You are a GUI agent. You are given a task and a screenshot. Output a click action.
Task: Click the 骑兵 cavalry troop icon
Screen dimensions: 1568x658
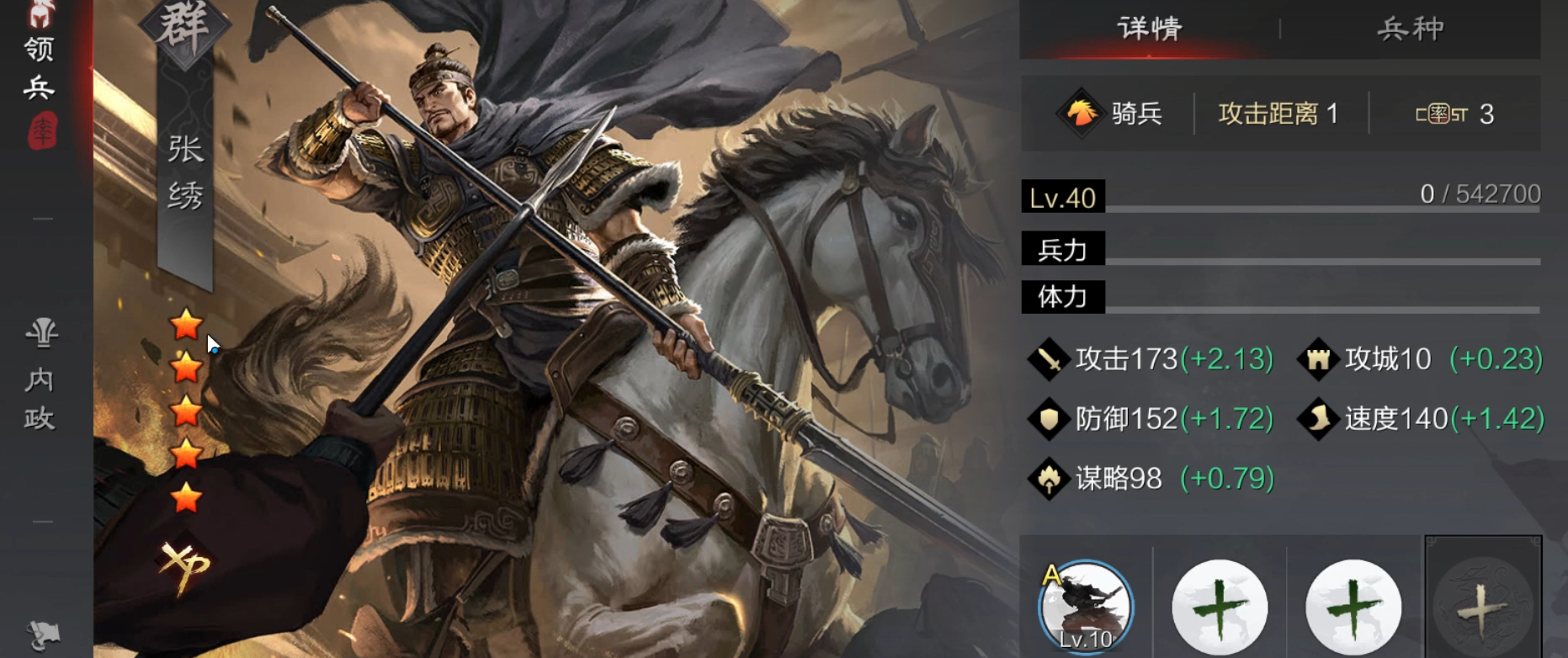1082,114
